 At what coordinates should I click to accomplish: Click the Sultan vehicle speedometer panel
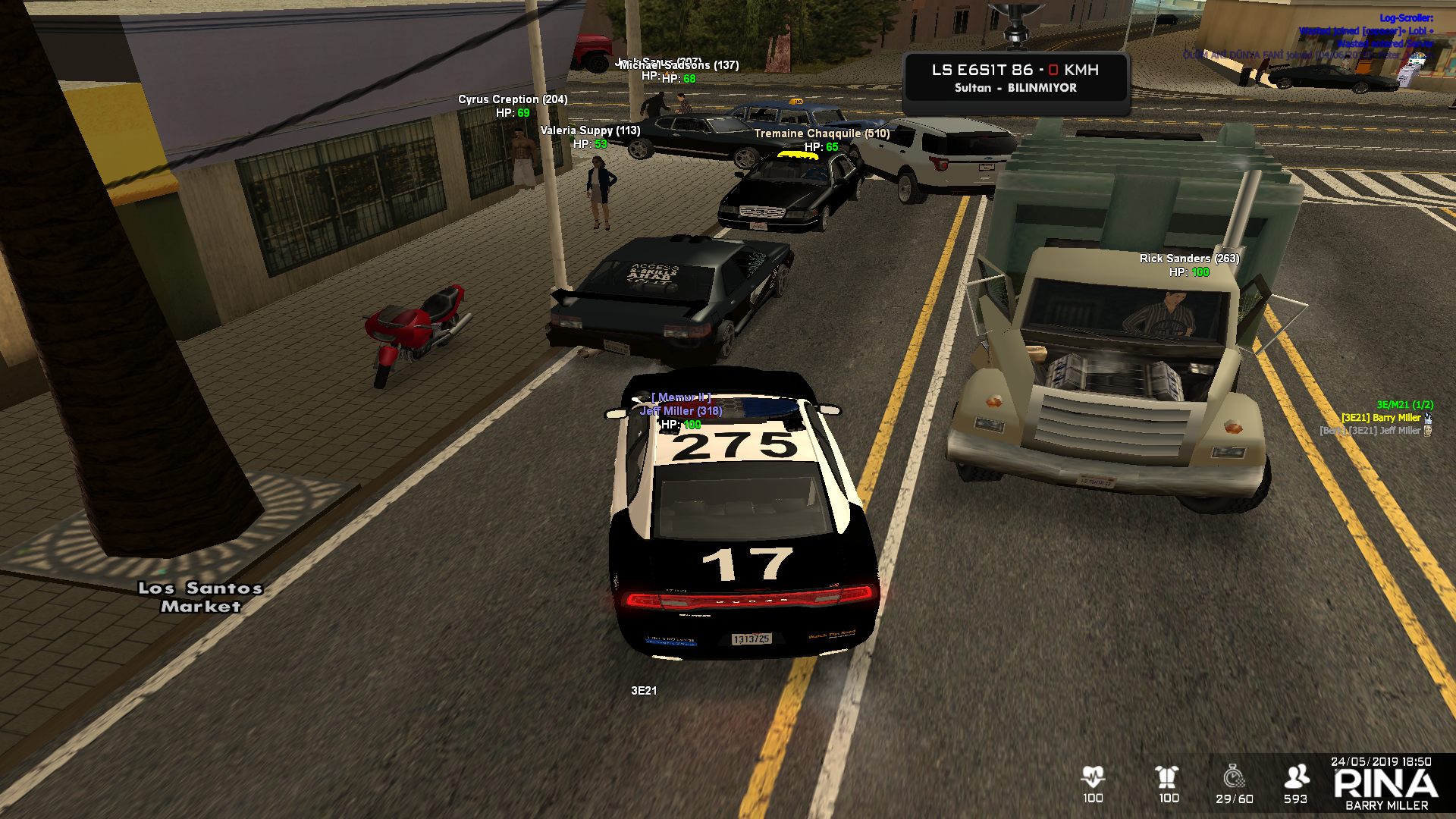pos(1015,78)
